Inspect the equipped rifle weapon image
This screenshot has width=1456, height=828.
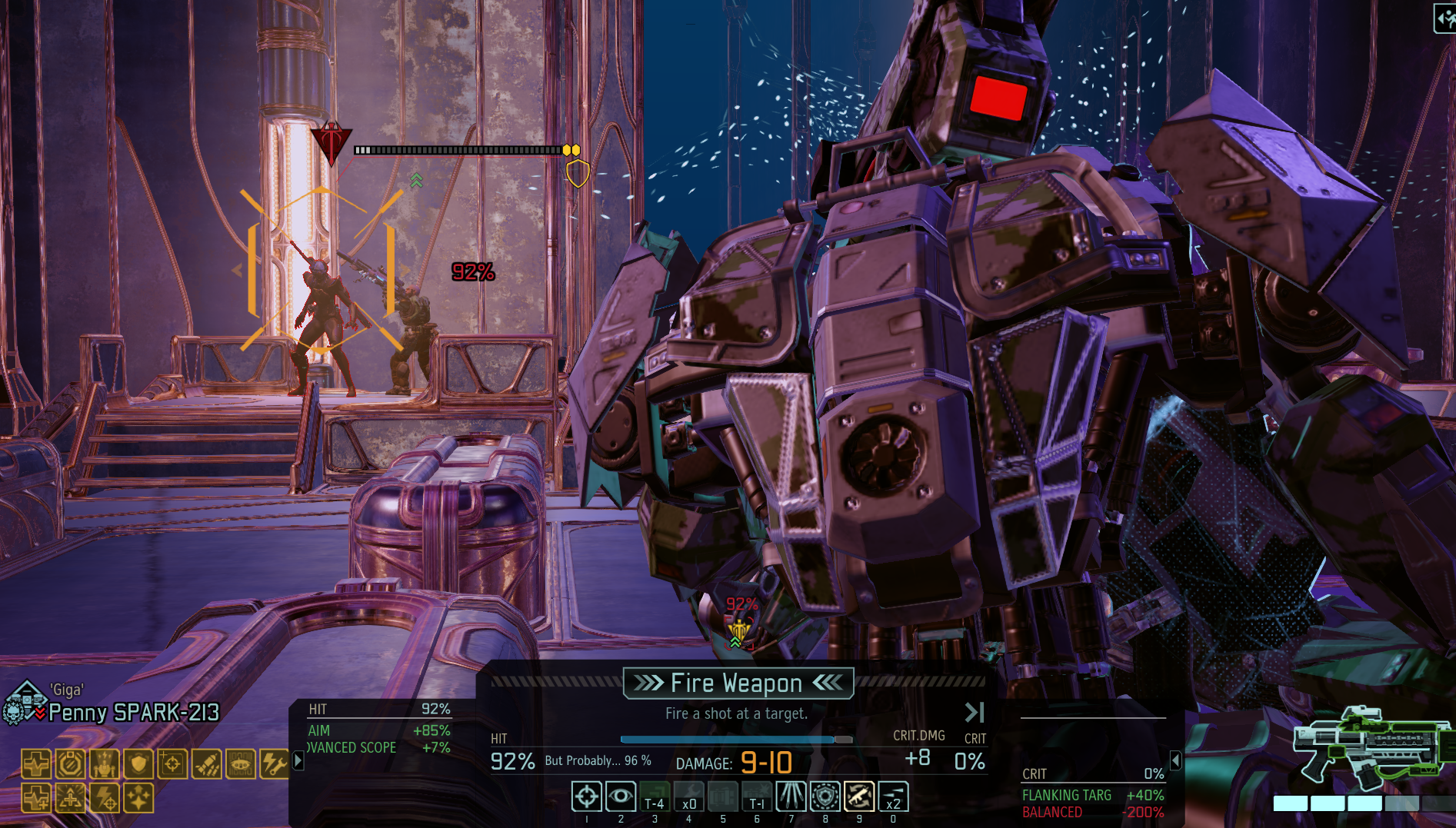pos(1369,750)
